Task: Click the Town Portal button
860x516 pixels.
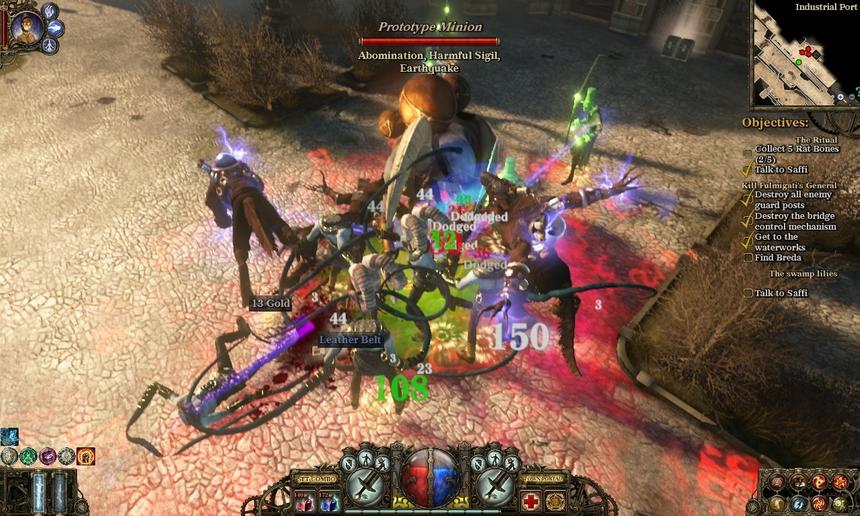Action: coord(543,479)
